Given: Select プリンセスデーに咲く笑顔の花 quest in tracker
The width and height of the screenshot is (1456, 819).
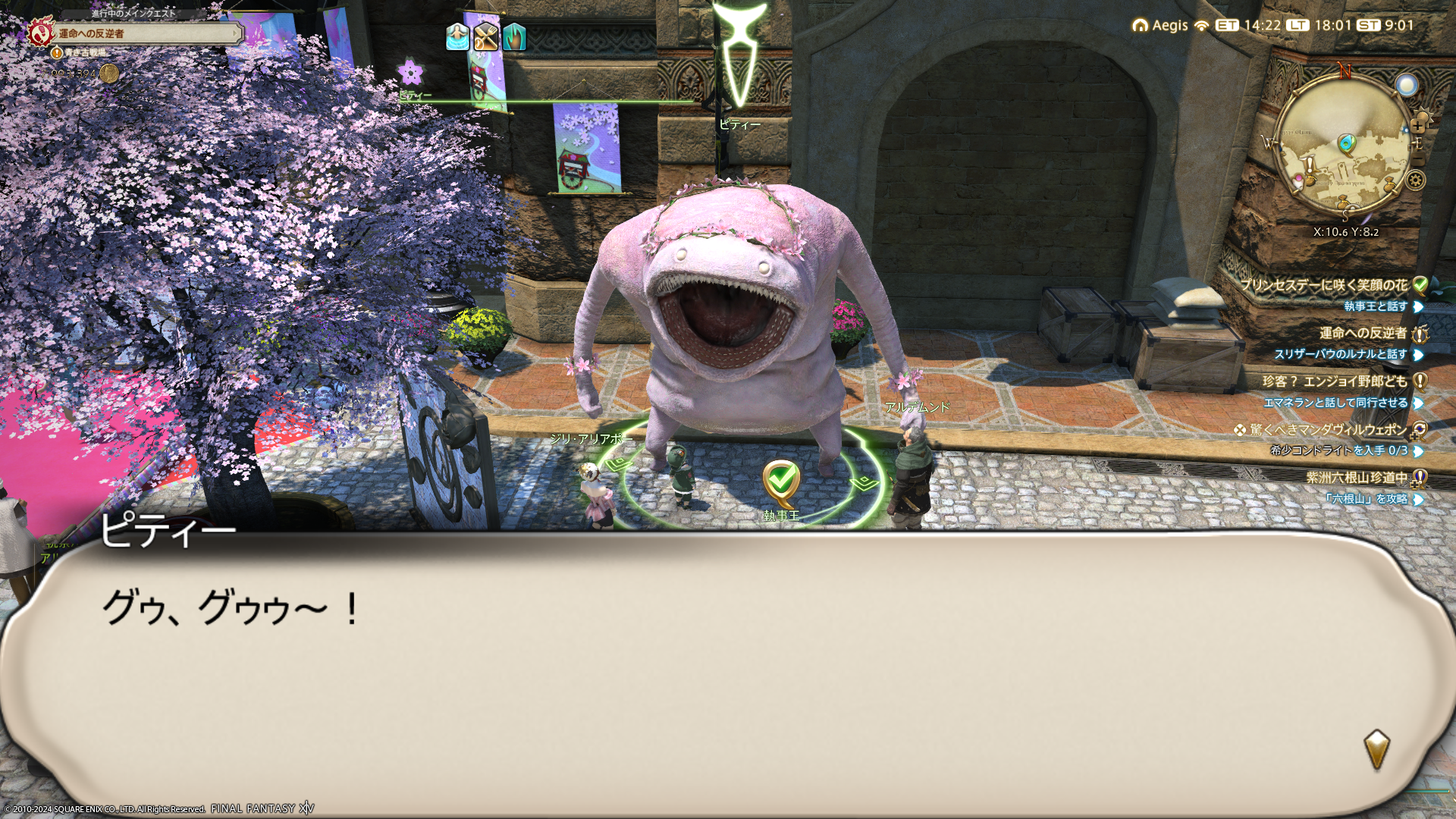Looking at the screenshot, I should coord(1324,285).
